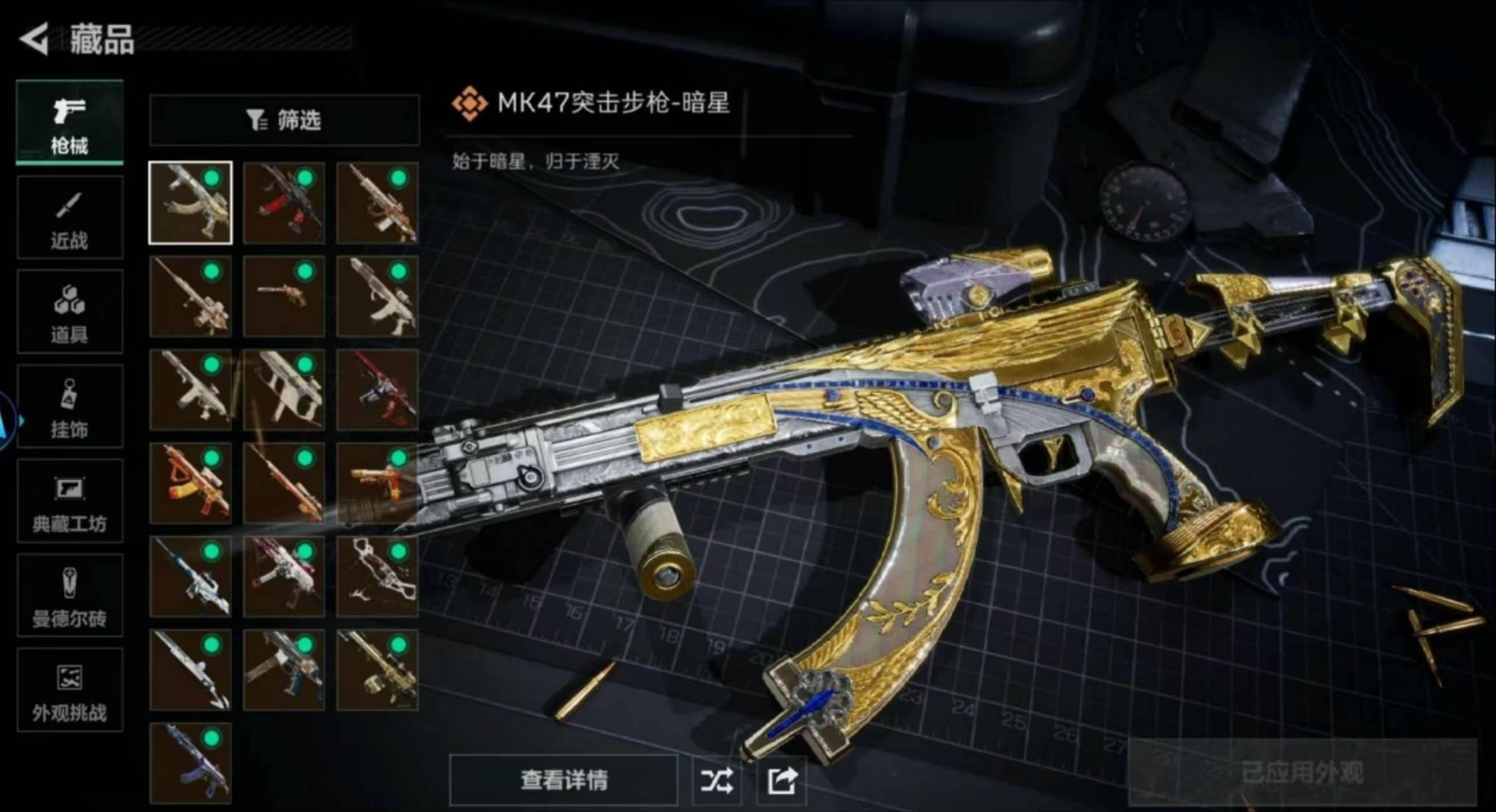Viewport: 1496px width, 812px height.
Task: Open the 近战 melee category
Action: 69,218
